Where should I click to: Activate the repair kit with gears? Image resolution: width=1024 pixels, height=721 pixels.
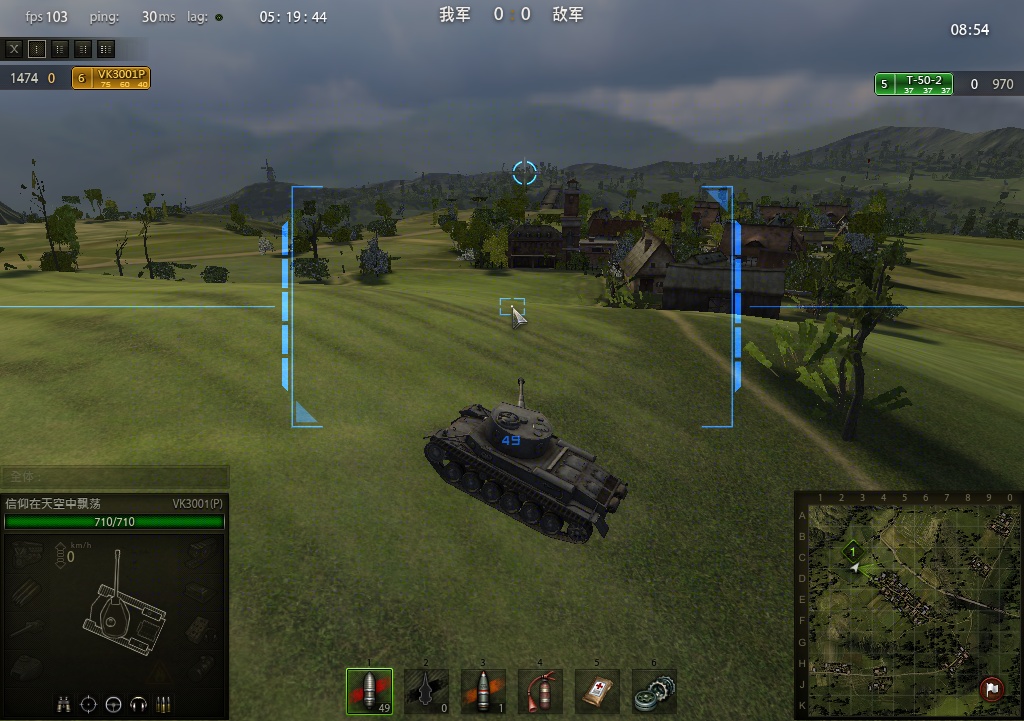655,691
